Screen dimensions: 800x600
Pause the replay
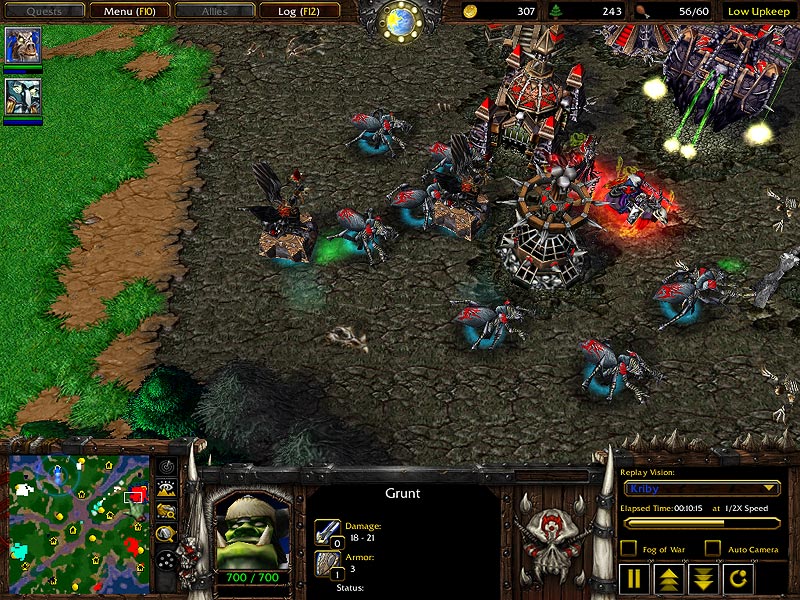click(634, 578)
